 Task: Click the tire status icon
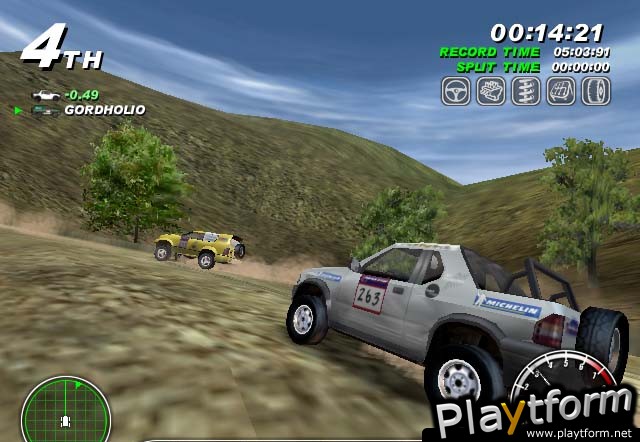[x=596, y=91]
